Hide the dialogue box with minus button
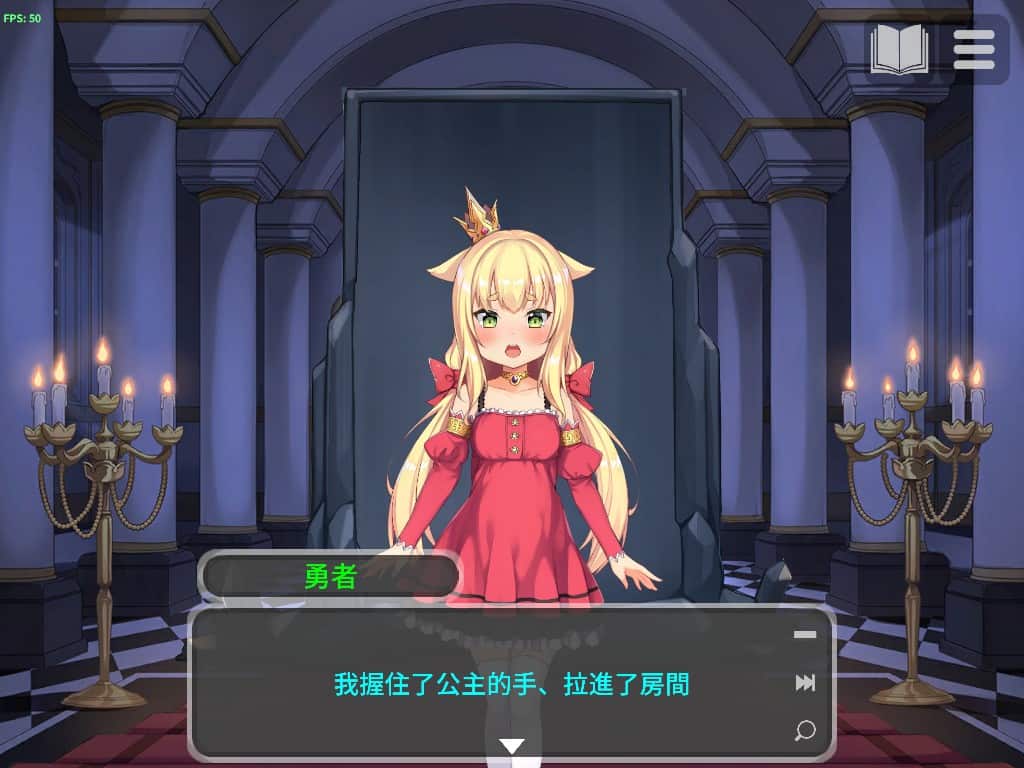 [x=805, y=634]
